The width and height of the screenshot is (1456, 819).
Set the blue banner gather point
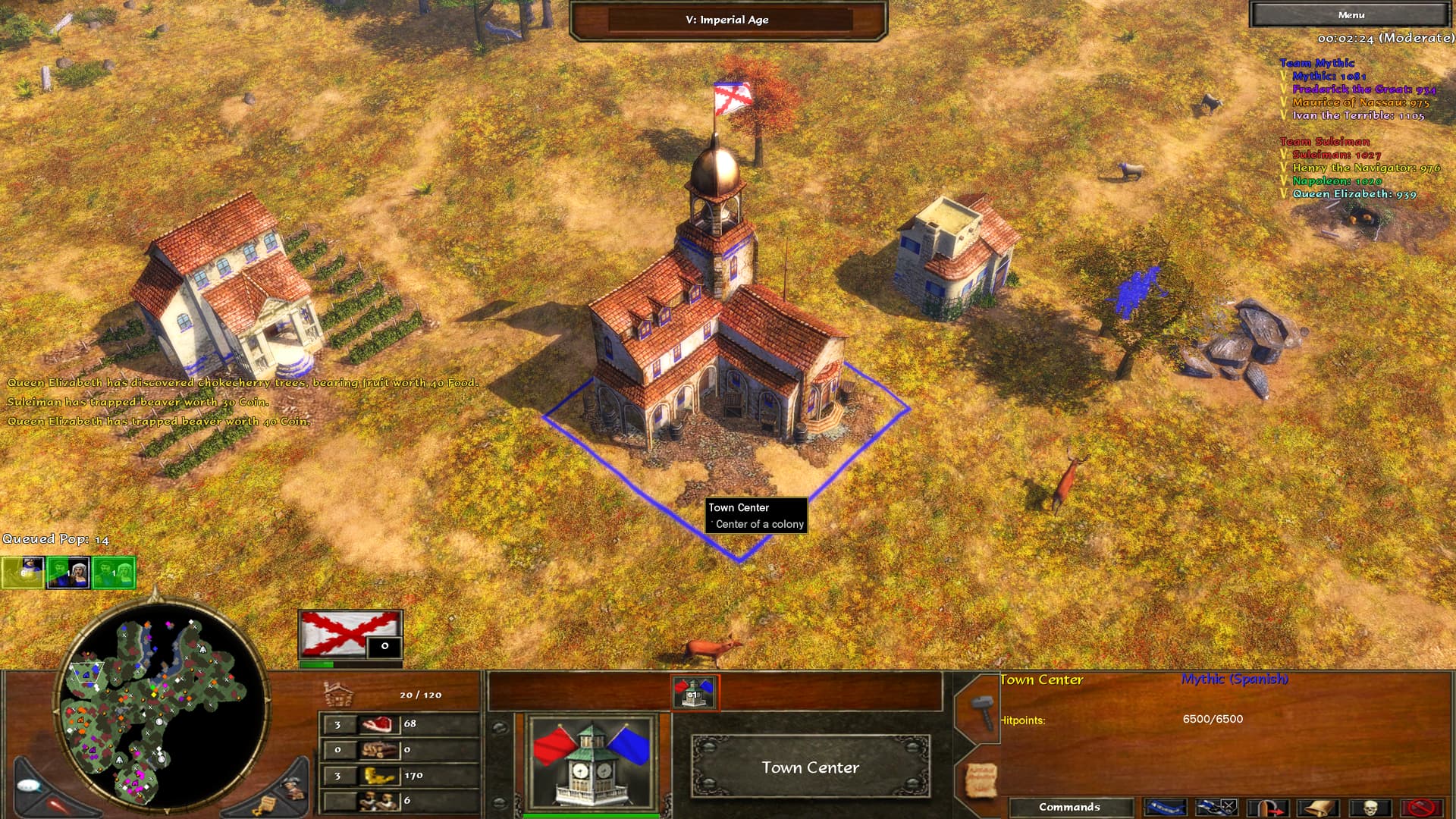point(1165,808)
